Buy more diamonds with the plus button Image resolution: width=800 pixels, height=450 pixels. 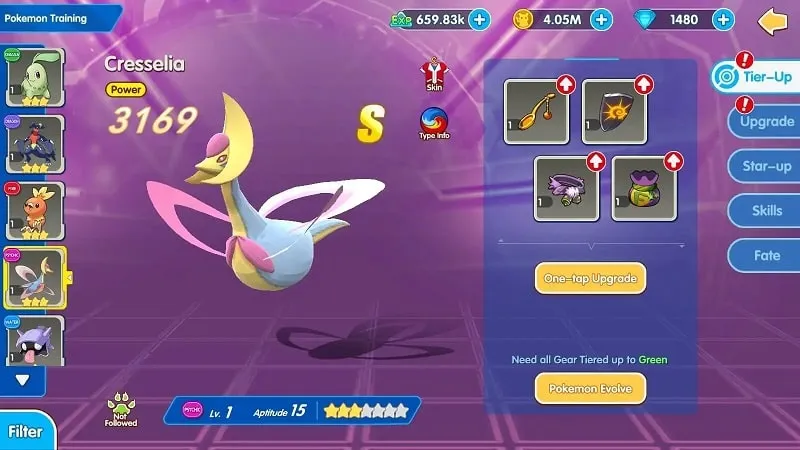pyautogui.click(x=724, y=19)
